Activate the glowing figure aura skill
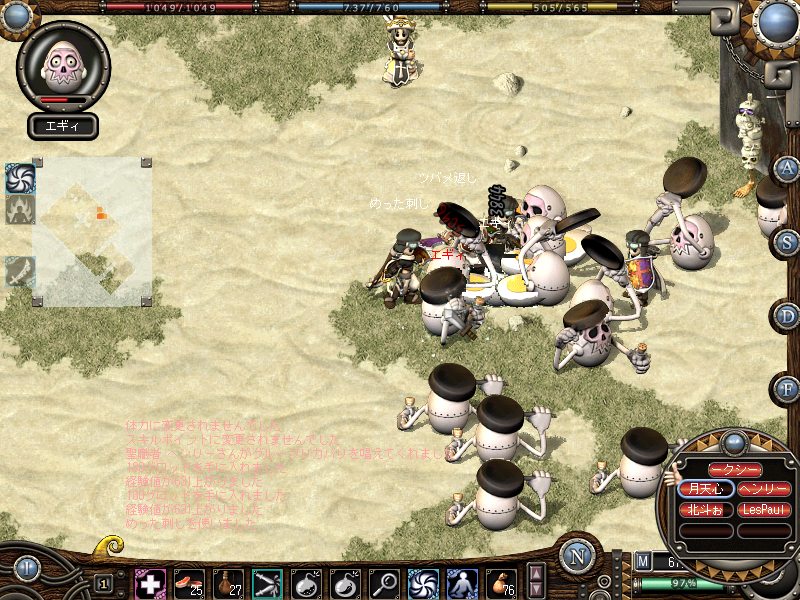 462,583
